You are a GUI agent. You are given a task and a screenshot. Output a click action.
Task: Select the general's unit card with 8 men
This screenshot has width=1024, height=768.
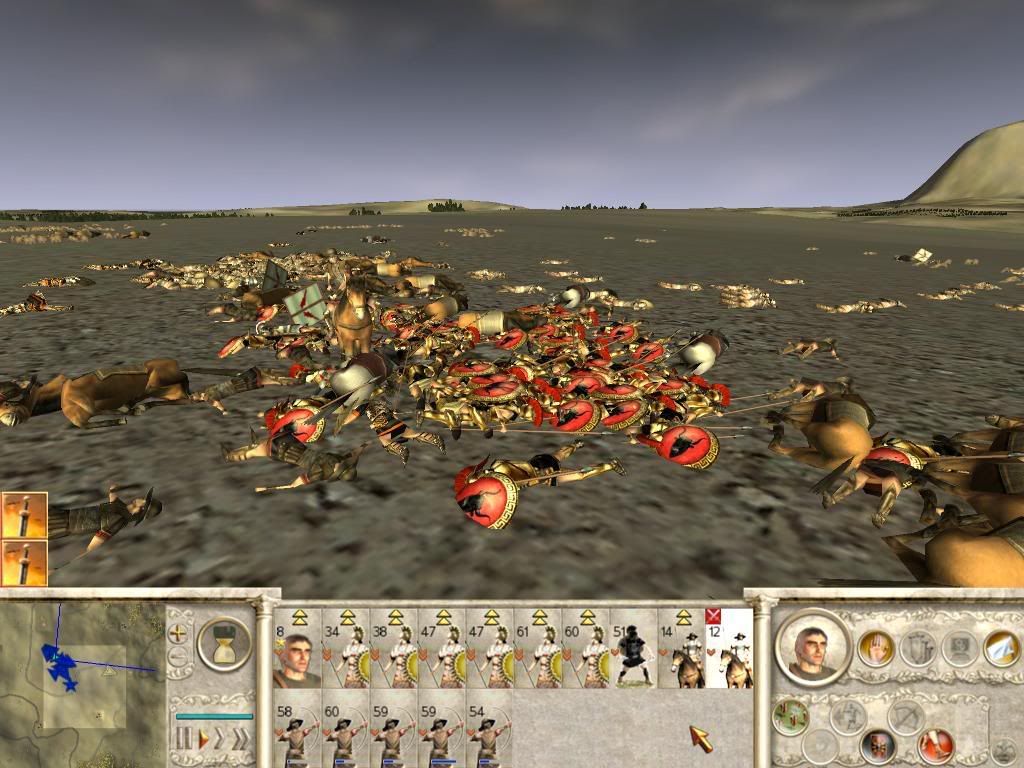point(296,650)
